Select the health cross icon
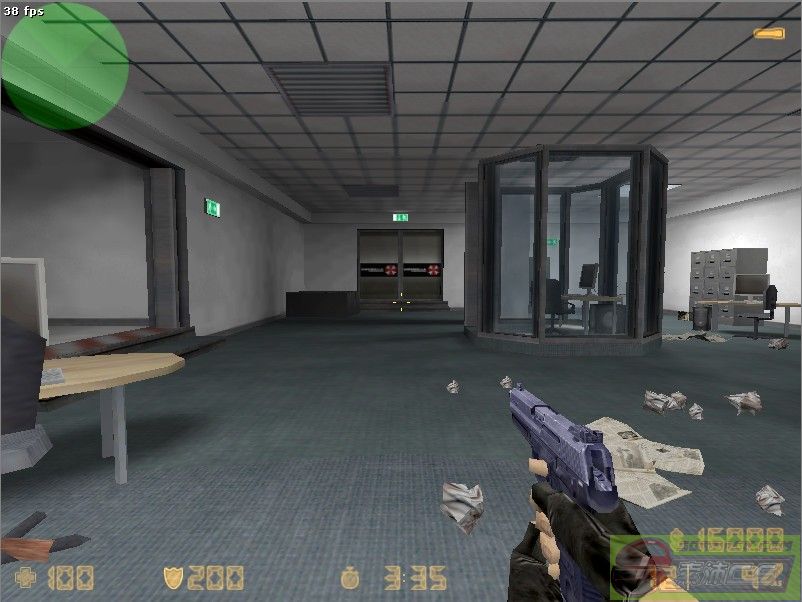Viewport: 802px width, 602px height. [x=25, y=577]
